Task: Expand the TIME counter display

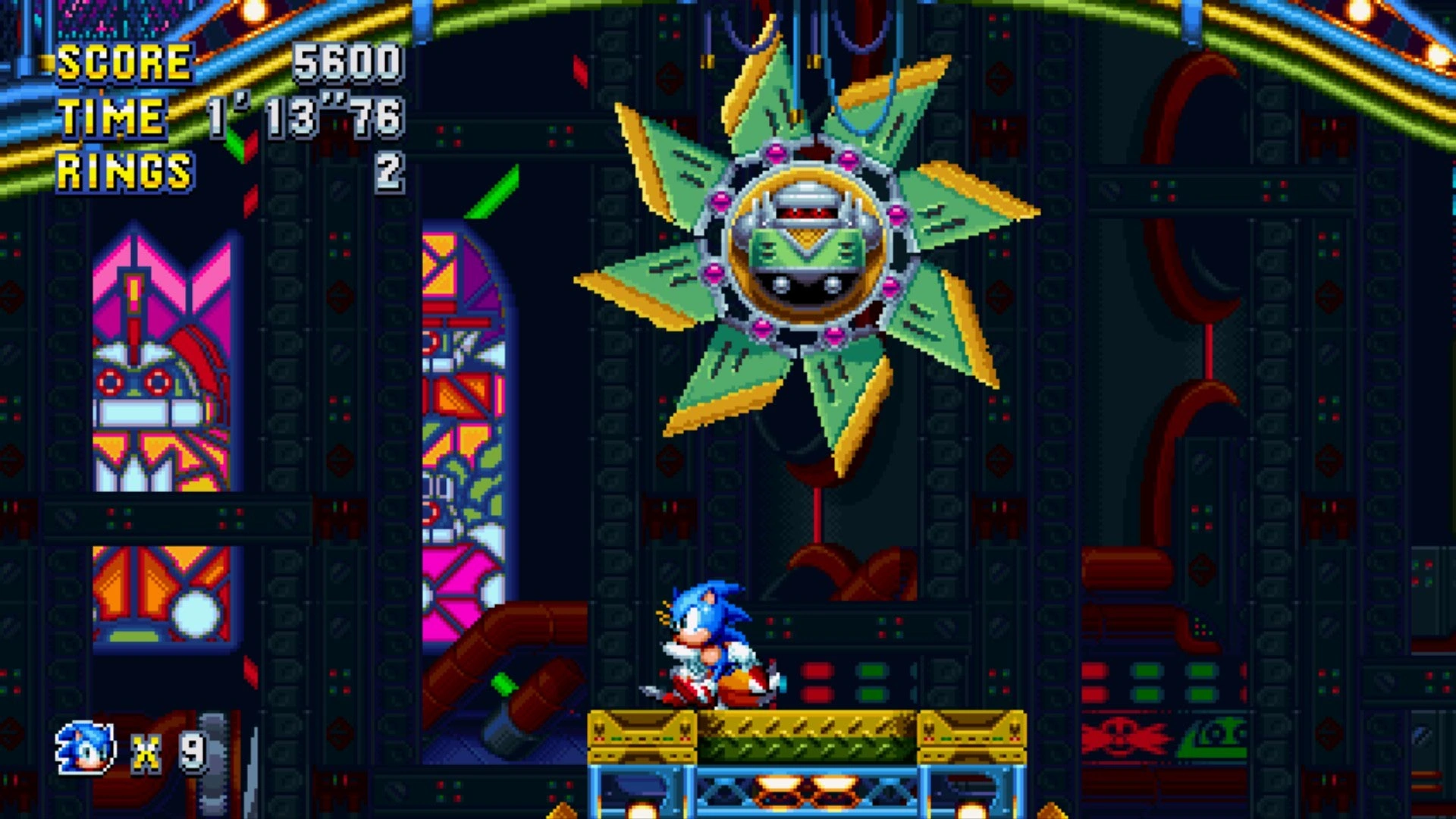Action: click(x=303, y=115)
